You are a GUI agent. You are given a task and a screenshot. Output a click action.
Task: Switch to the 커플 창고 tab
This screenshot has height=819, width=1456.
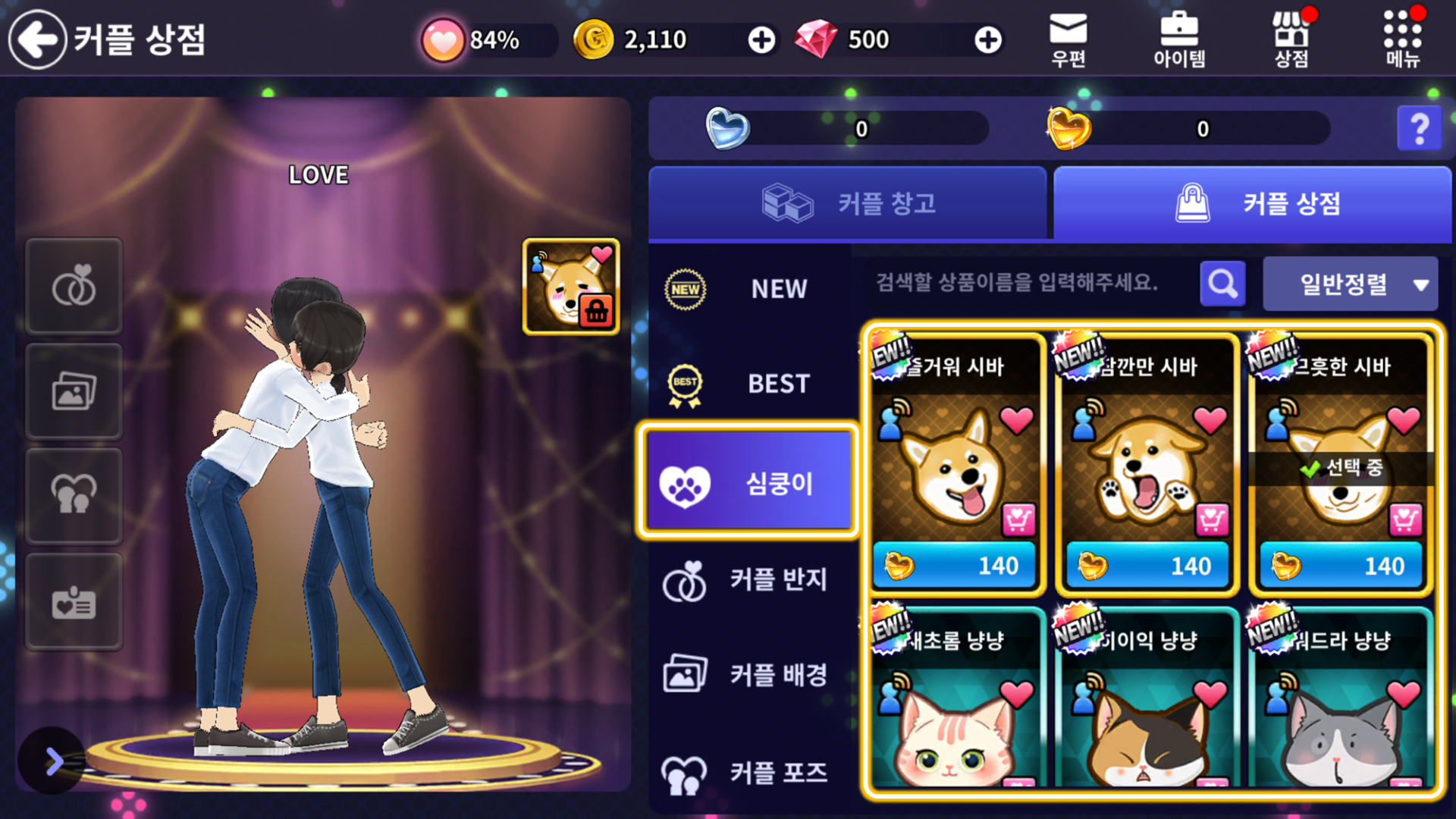click(848, 203)
